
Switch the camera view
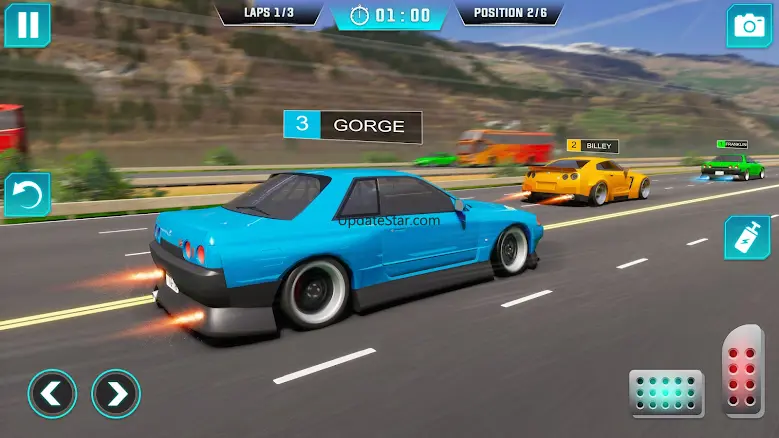point(748,26)
